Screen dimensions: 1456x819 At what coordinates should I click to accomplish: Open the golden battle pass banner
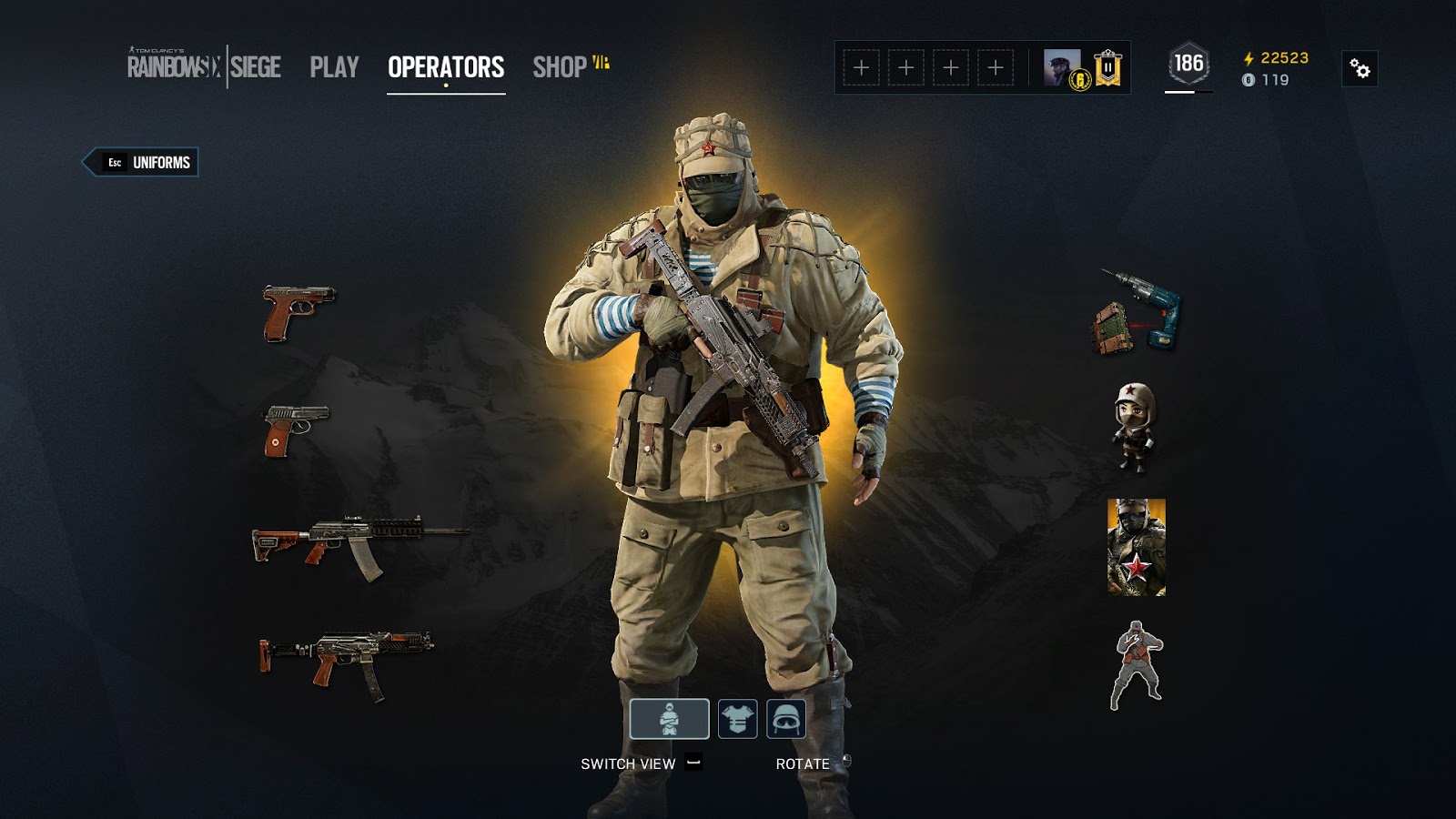coord(1107,67)
